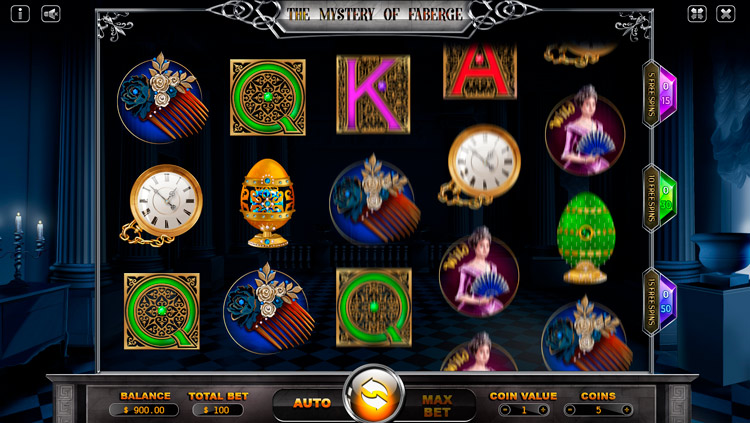The image size is (750, 423).
Task: Place the MAX BET
Action: 437,405
